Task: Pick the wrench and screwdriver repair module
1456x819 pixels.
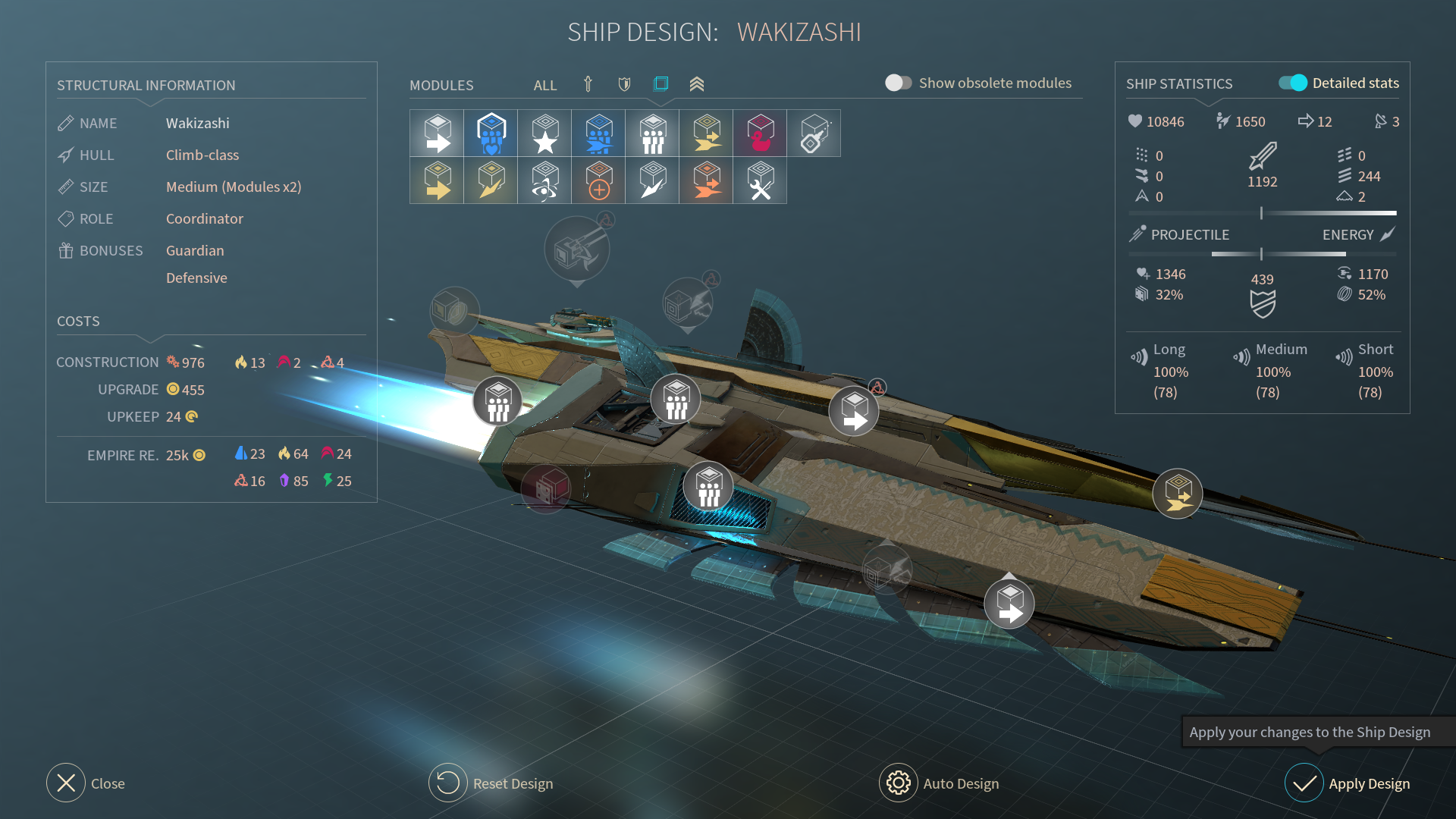Action: [x=760, y=180]
